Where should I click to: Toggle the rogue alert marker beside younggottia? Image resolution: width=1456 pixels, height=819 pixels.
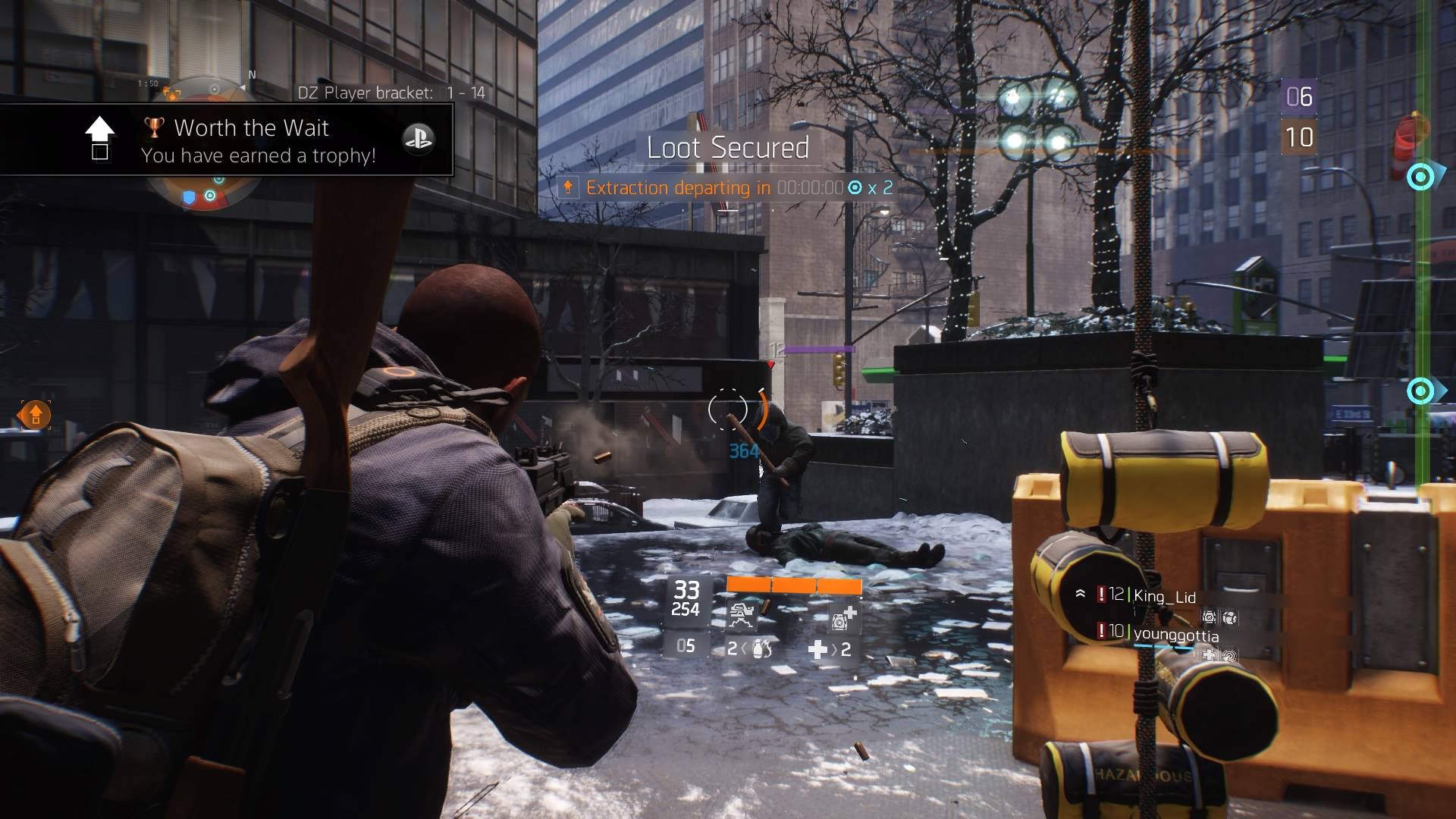click(x=1101, y=632)
